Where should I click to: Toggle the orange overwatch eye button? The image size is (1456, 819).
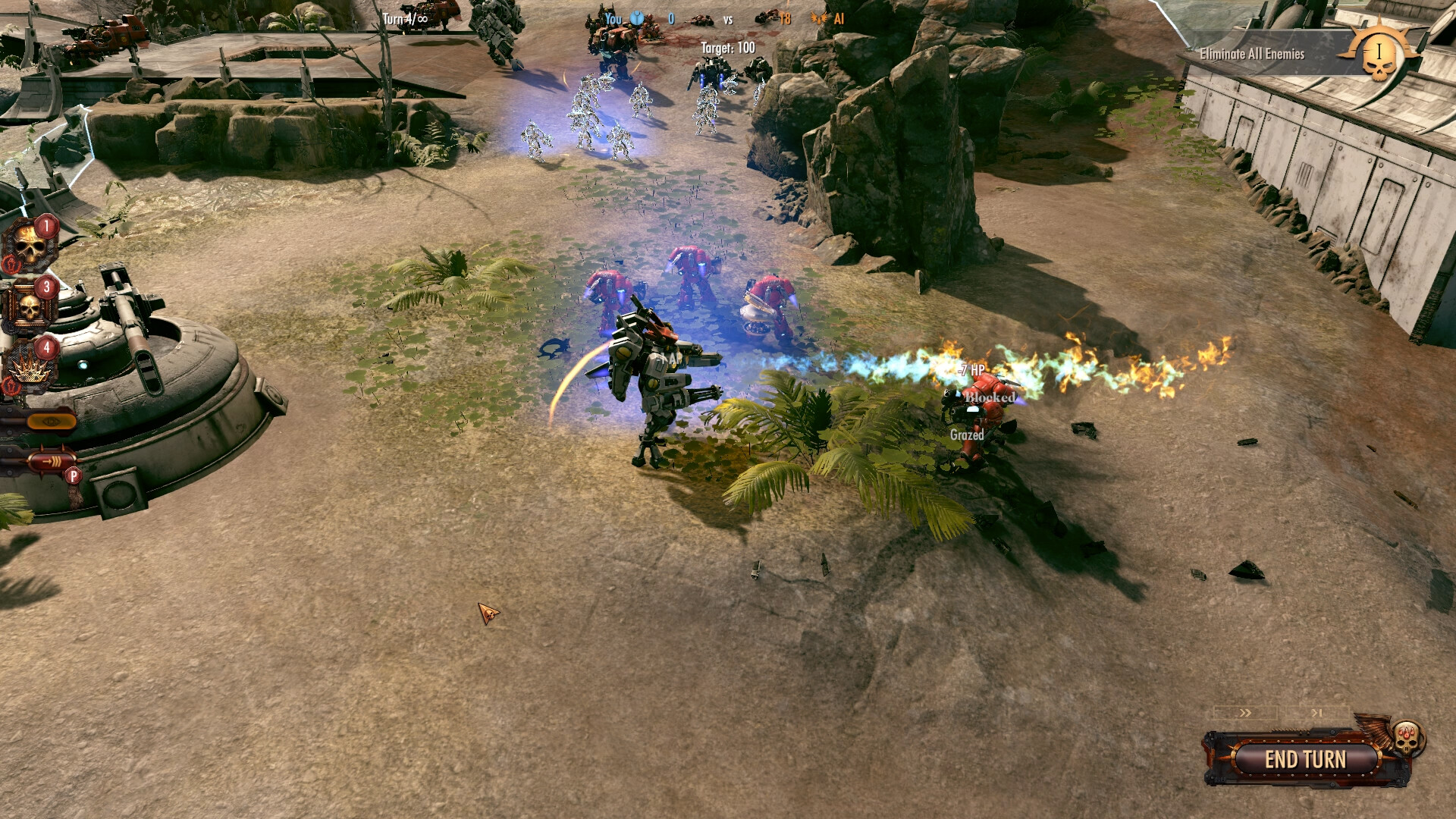pos(52,422)
